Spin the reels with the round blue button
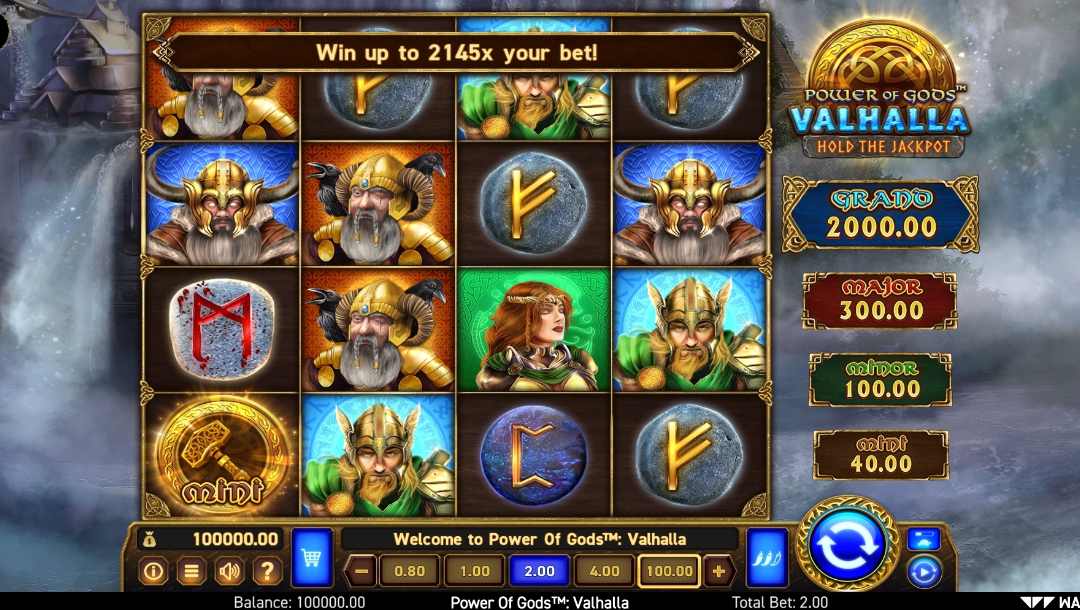Image resolution: width=1080 pixels, height=610 pixels. tap(846, 546)
